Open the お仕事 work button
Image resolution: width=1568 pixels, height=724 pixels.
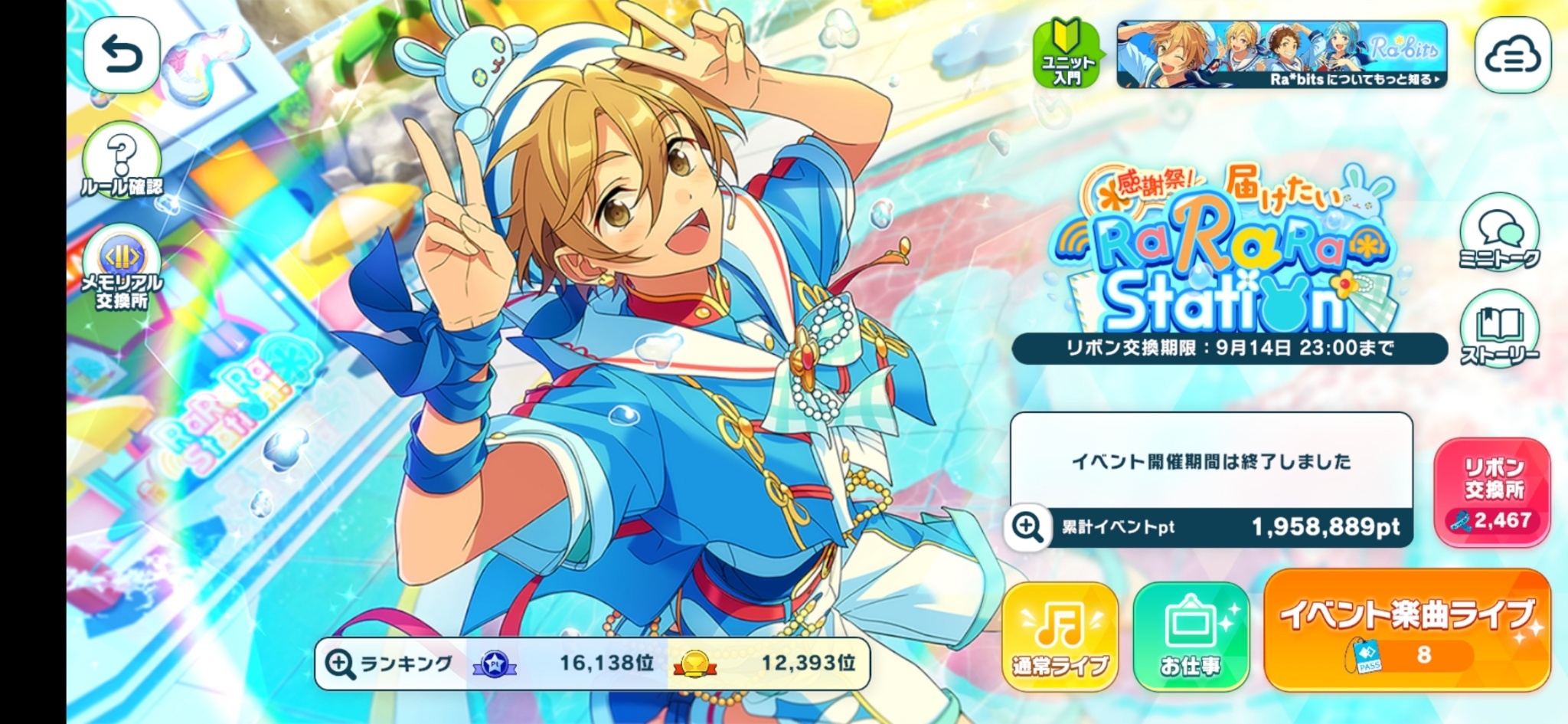(1191, 637)
